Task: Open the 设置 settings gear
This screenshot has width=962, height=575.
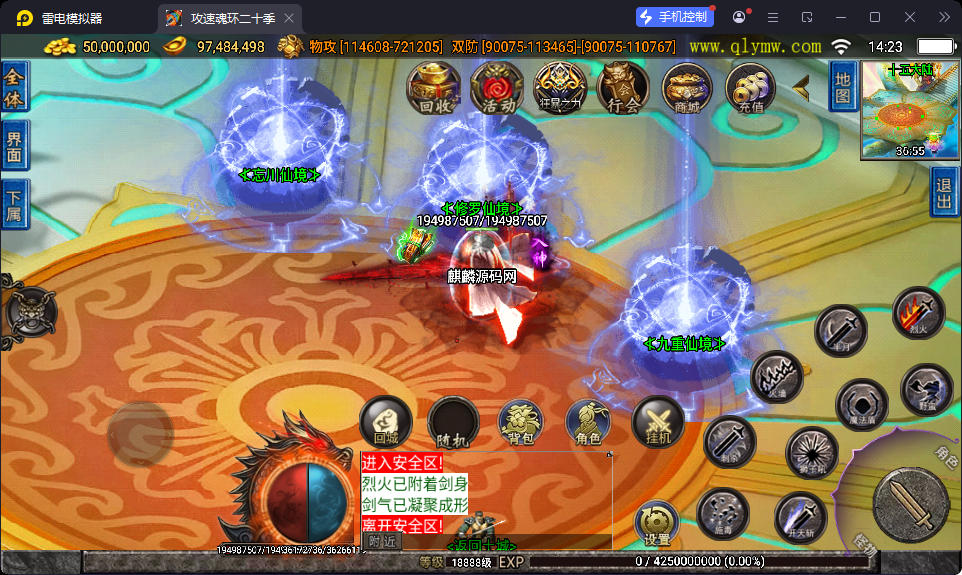Action: [x=657, y=523]
